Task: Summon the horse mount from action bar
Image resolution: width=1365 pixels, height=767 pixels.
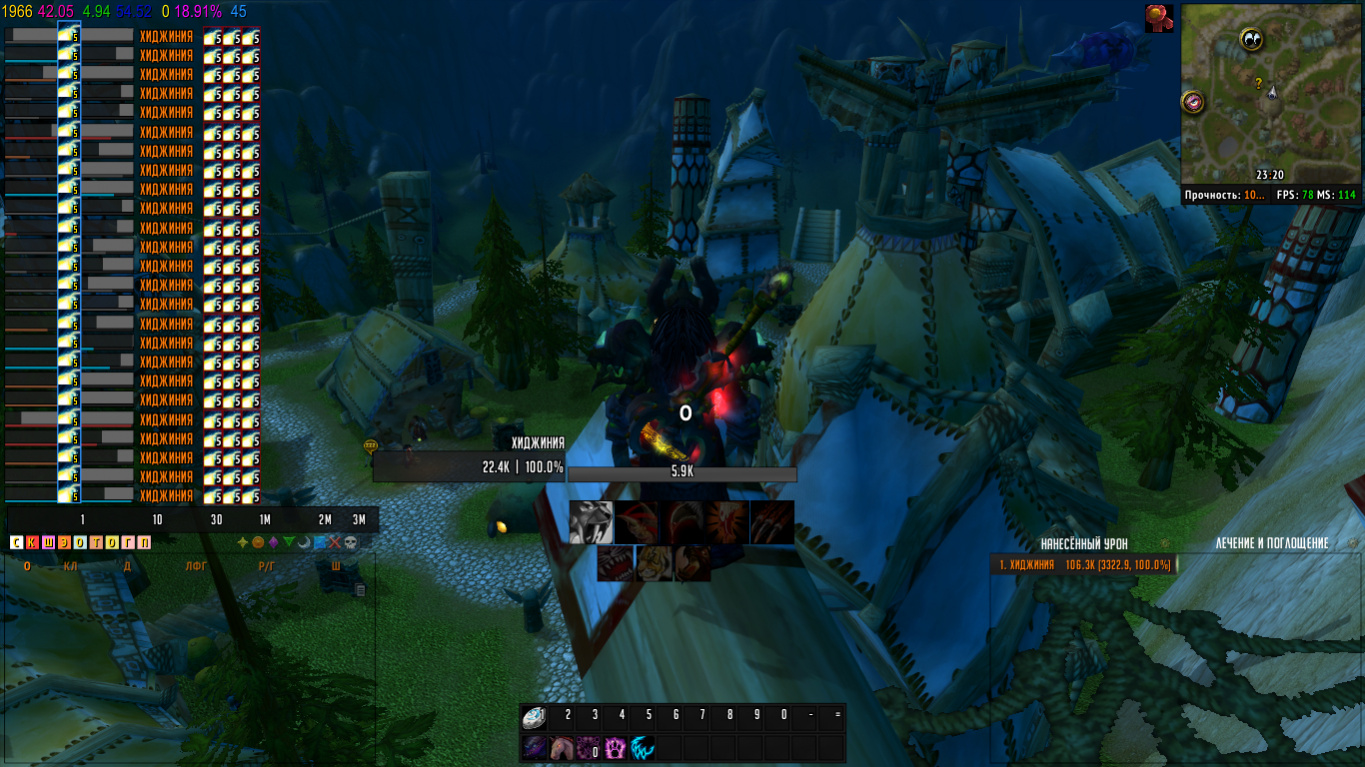Action: (x=562, y=748)
